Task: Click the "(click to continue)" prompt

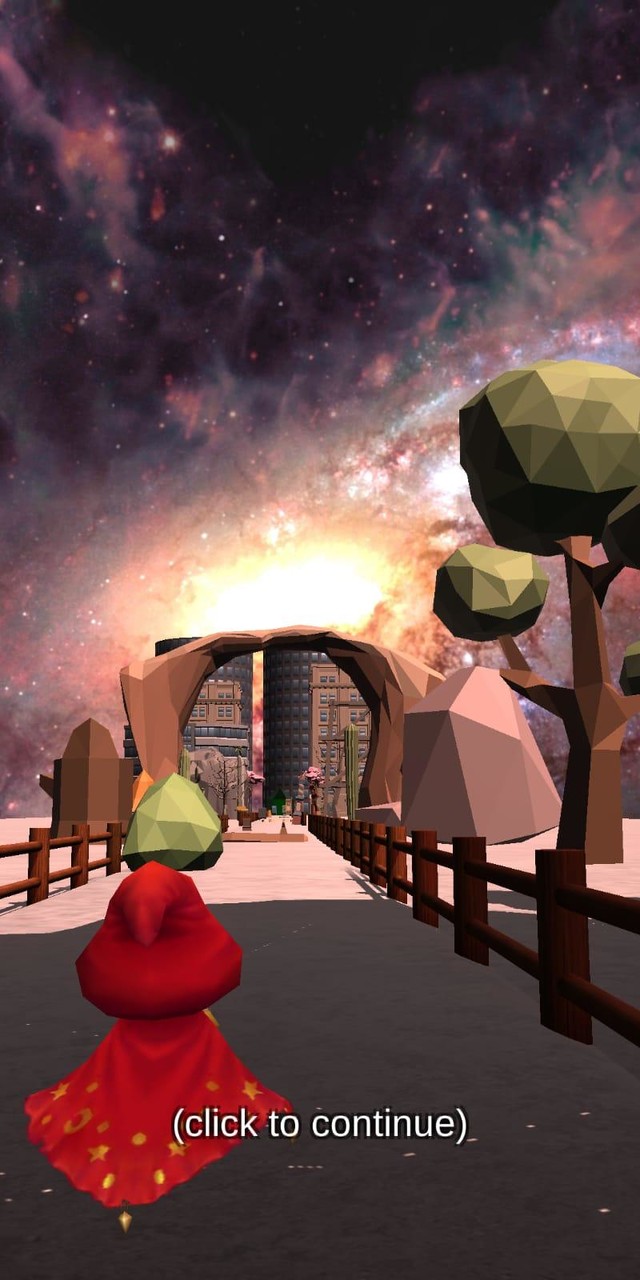Action: [320, 1124]
